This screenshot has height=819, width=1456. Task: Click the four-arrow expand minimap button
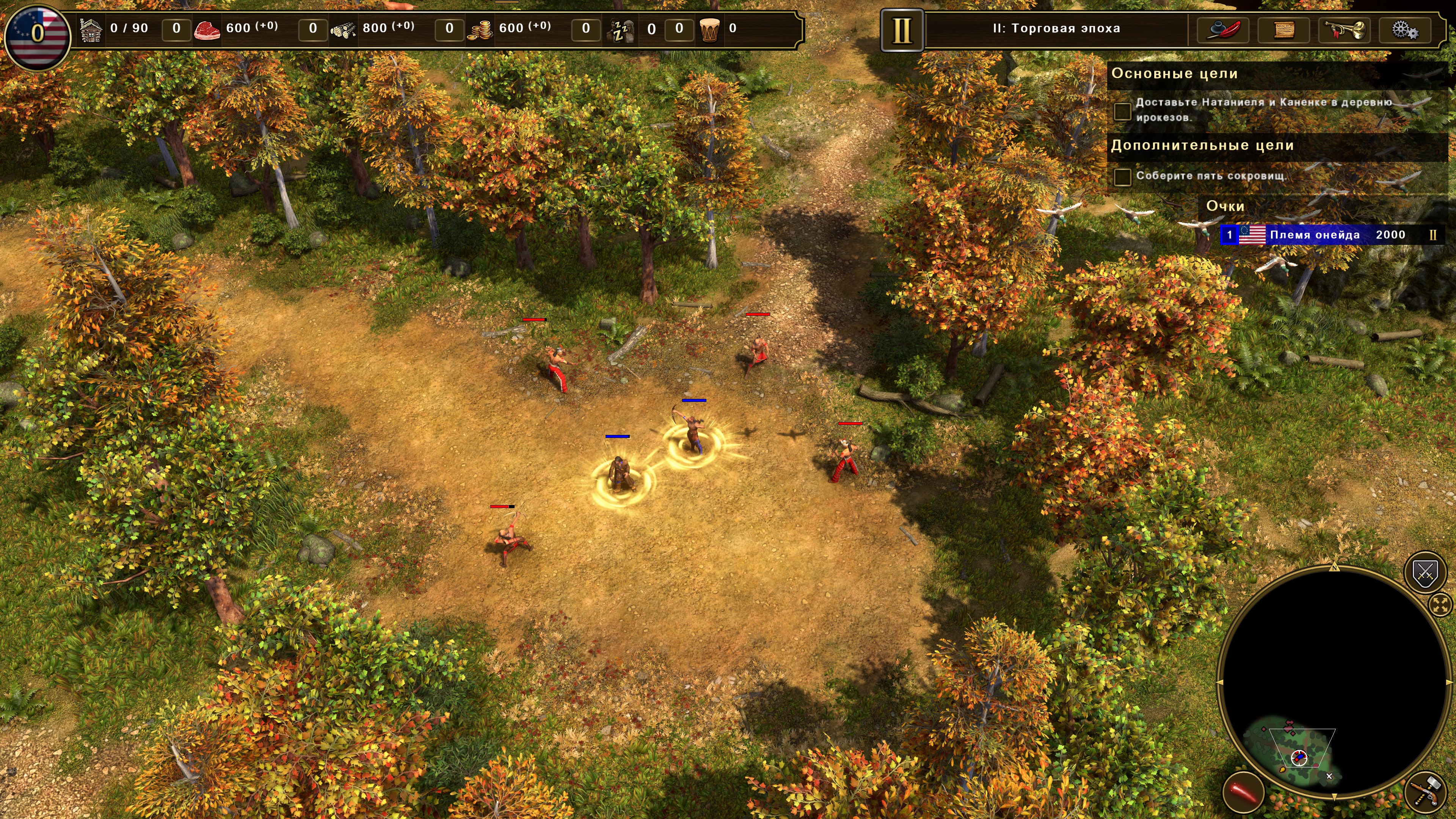1440,605
